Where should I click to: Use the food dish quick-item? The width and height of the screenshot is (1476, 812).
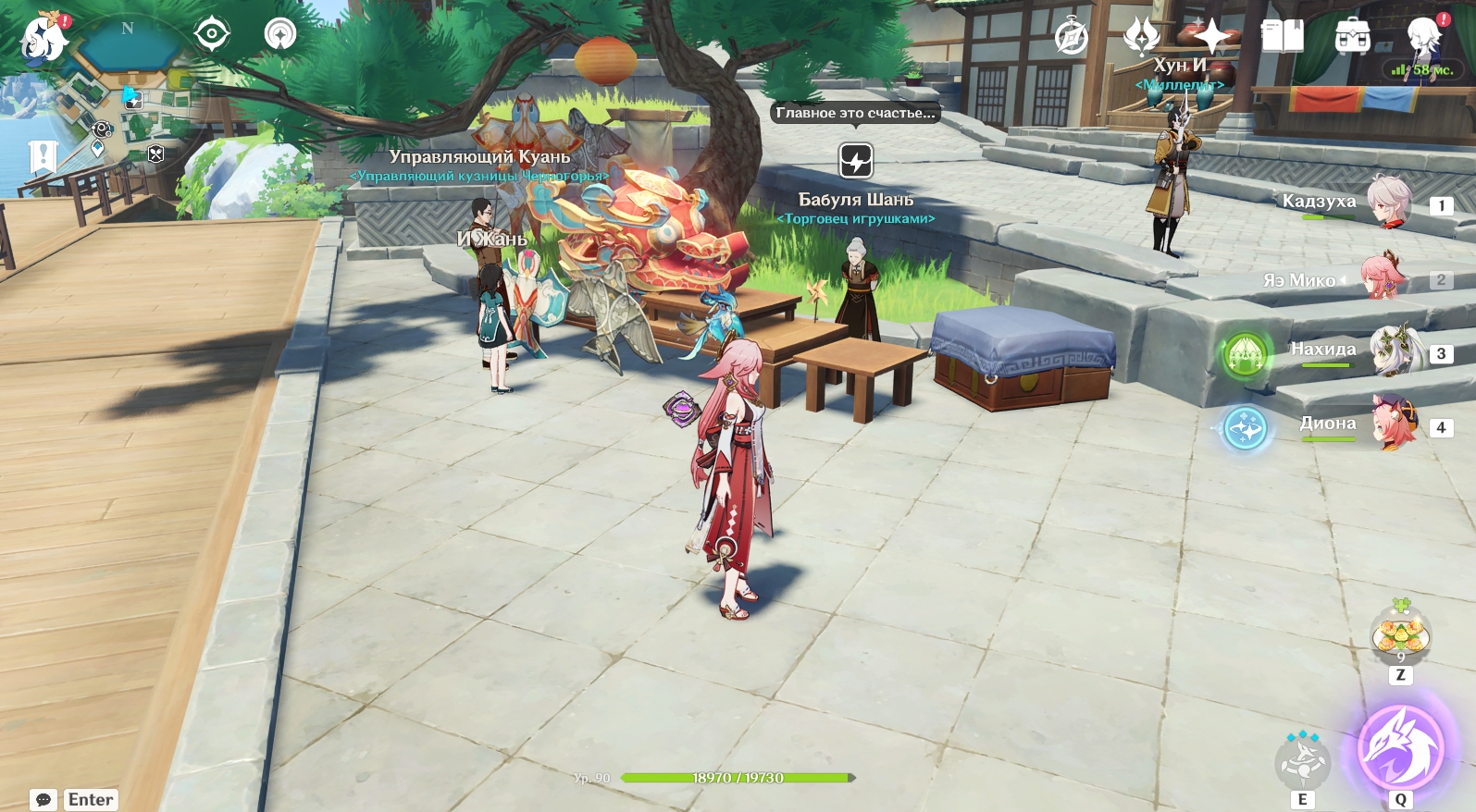click(x=1400, y=635)
